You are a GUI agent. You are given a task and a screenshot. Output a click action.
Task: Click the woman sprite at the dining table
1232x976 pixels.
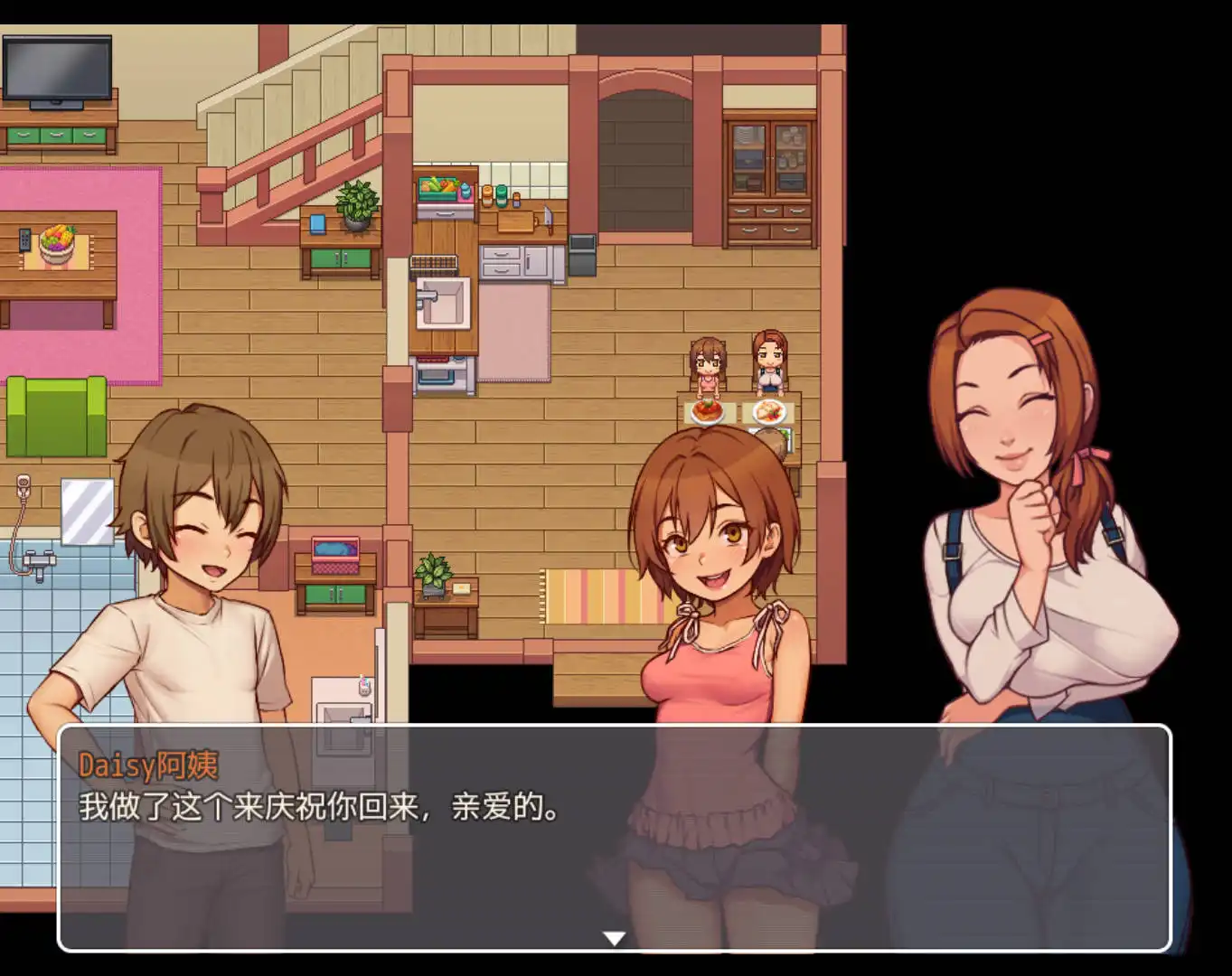768,361
